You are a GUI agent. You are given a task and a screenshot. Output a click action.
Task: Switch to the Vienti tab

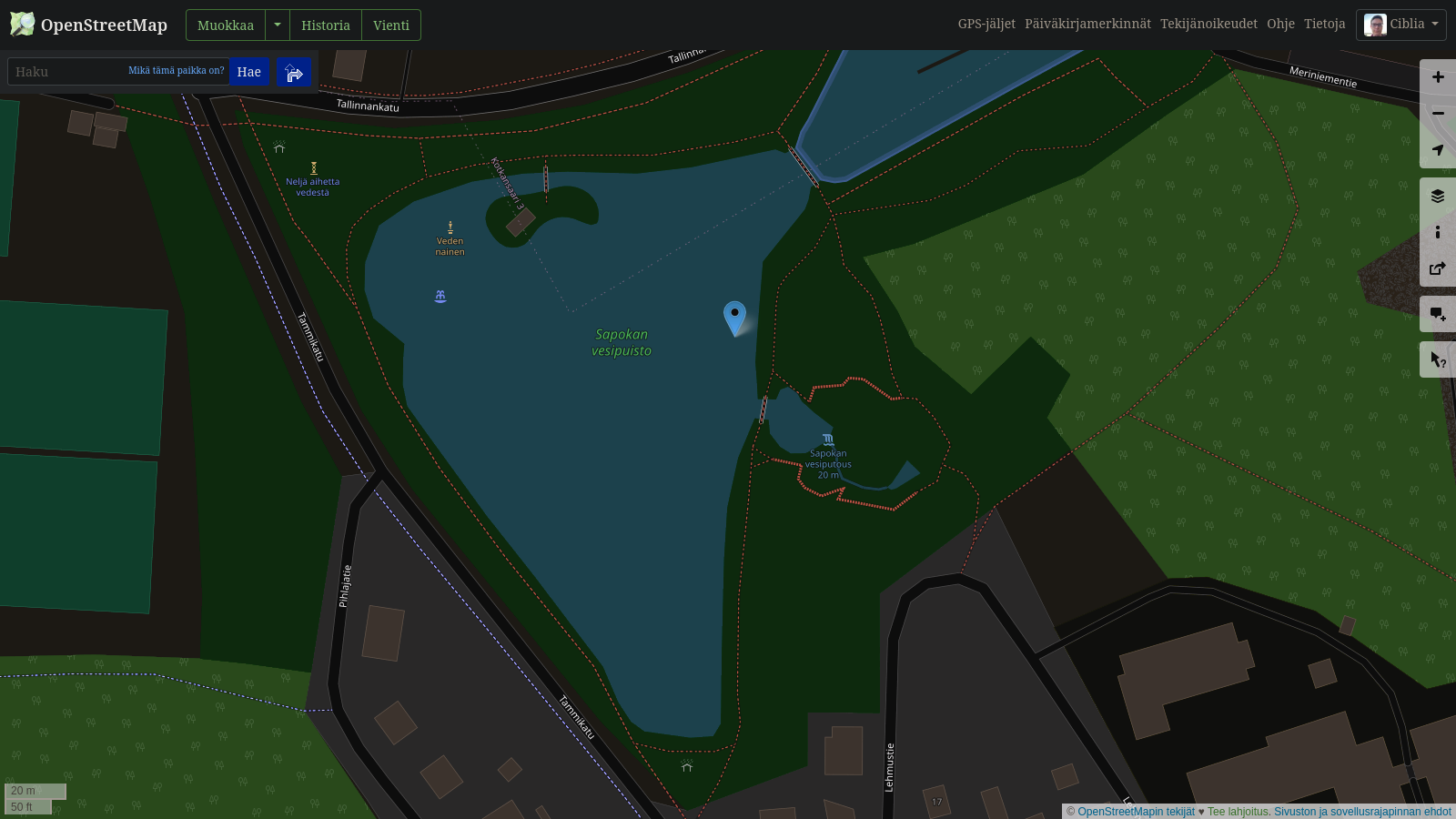[390, 25]
